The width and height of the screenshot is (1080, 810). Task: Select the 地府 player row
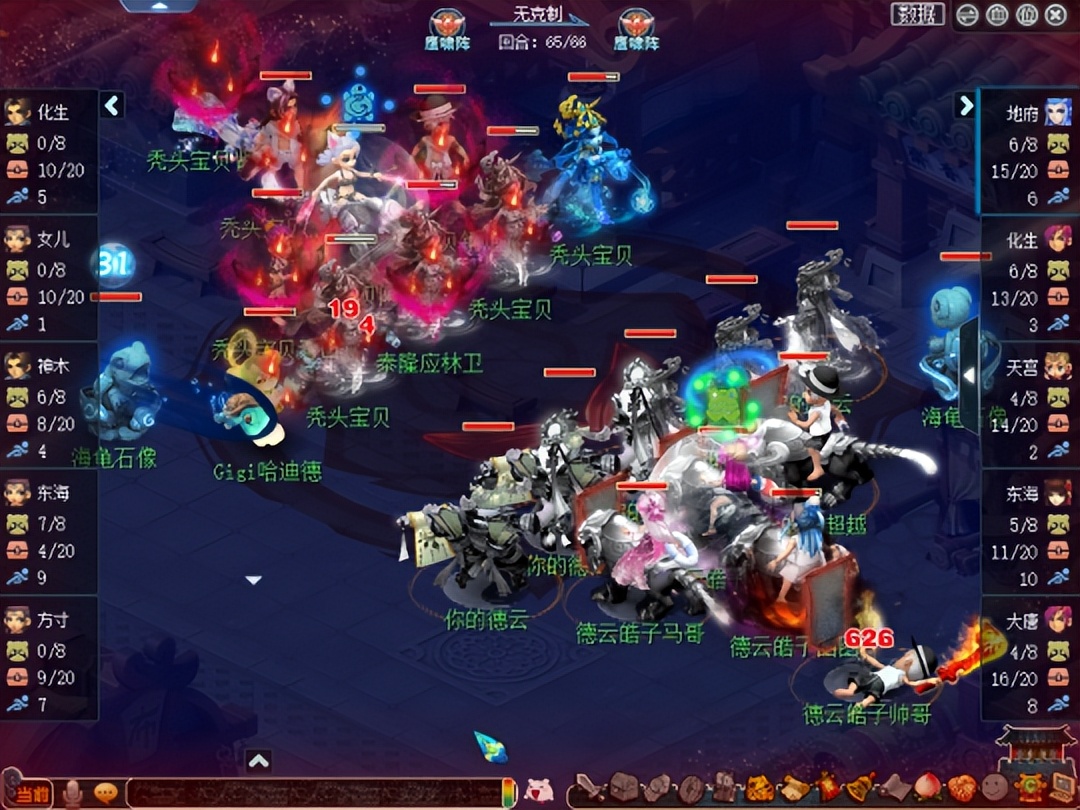1028,150
